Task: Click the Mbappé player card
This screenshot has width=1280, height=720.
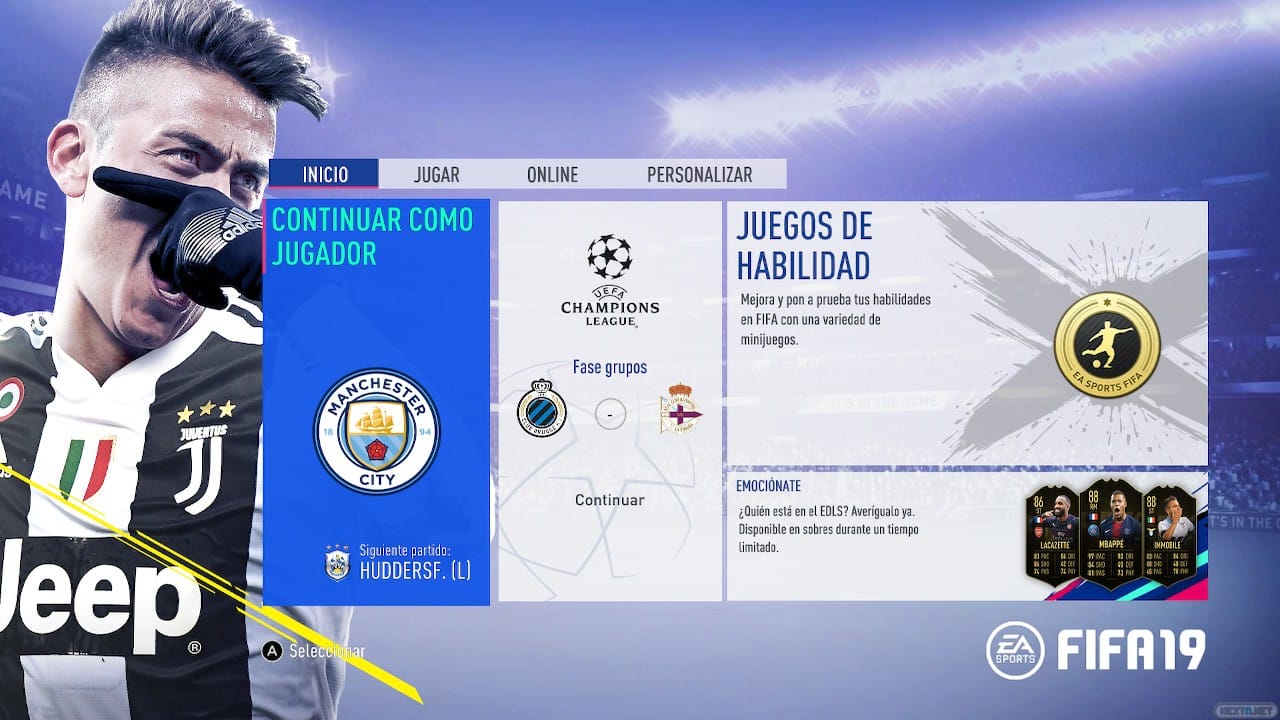Action: point(1113,535)
